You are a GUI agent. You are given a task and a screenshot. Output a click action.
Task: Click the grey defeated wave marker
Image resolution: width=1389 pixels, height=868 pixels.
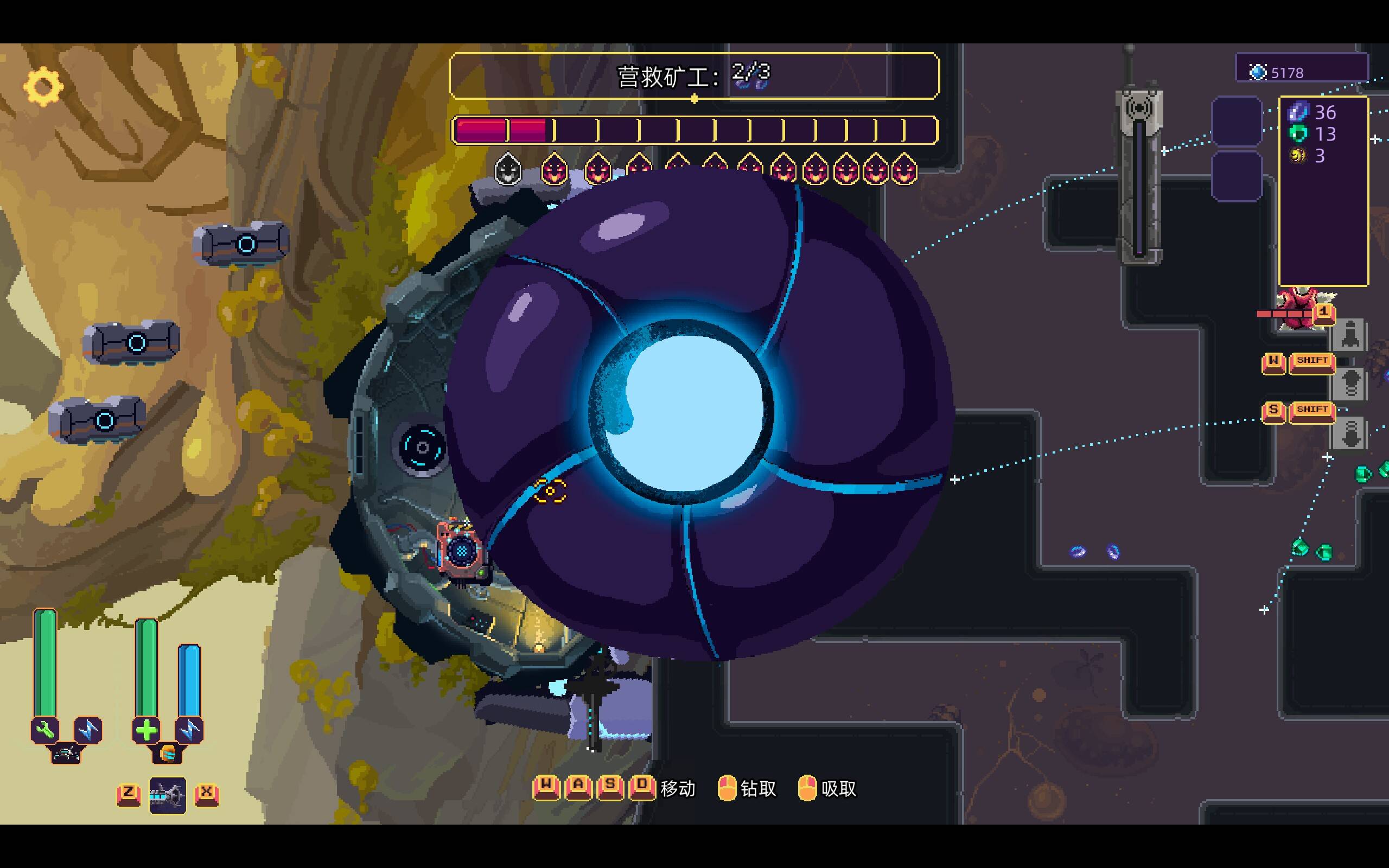pyautogui.click(x=507, y=169)
